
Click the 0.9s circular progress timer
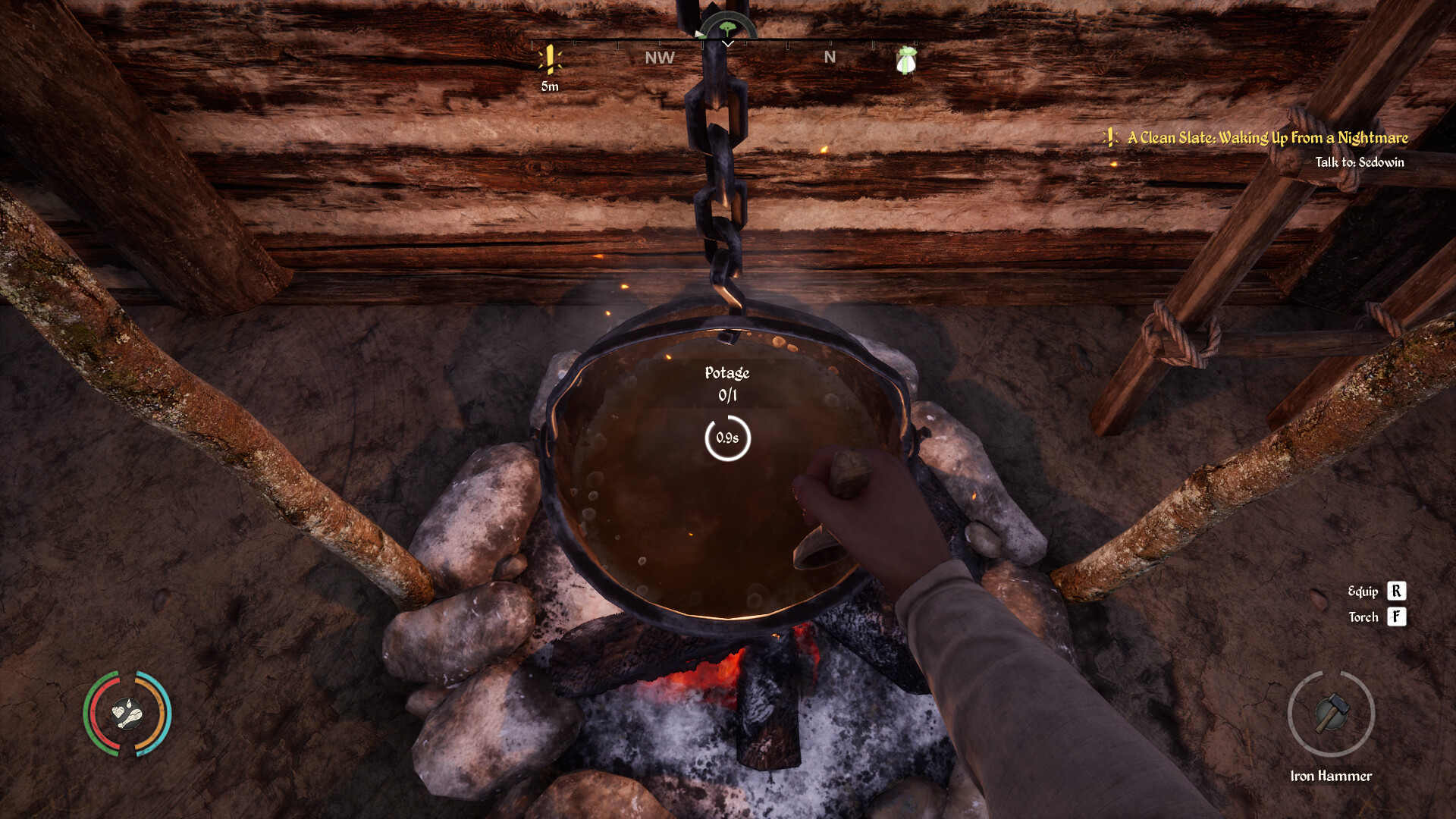(727, 438)
